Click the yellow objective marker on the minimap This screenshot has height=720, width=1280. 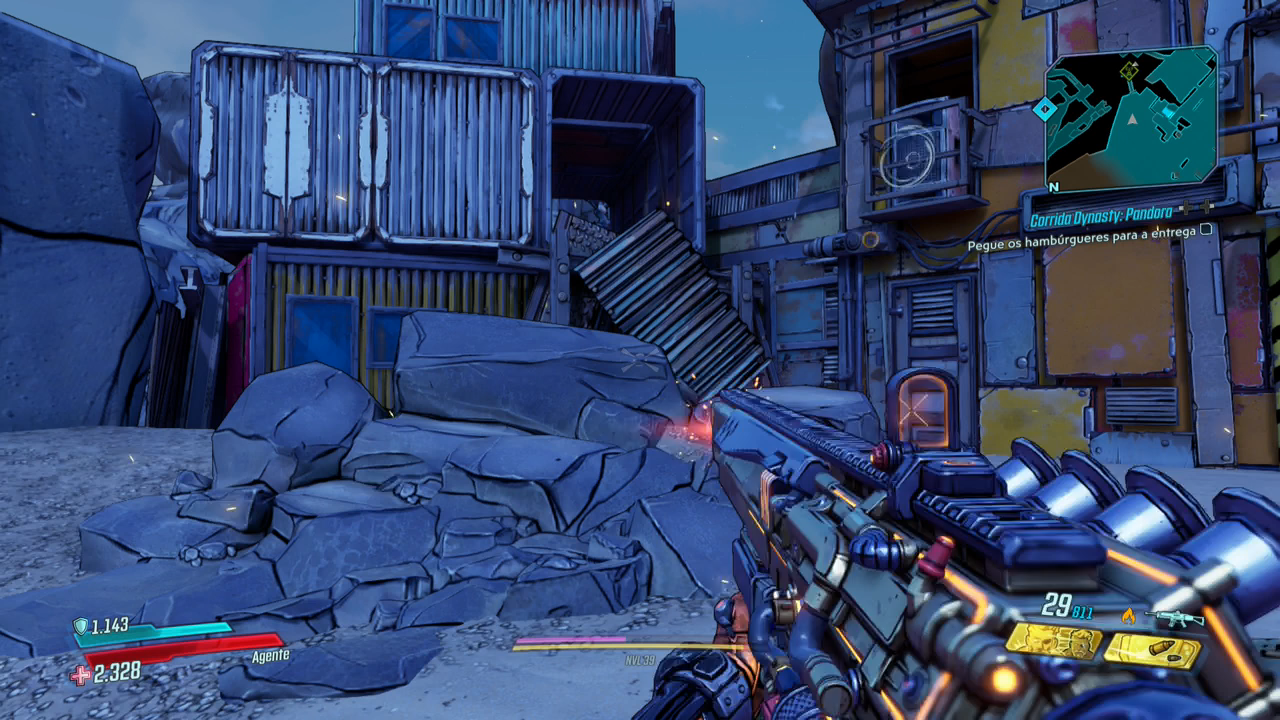click(1129, 70)
